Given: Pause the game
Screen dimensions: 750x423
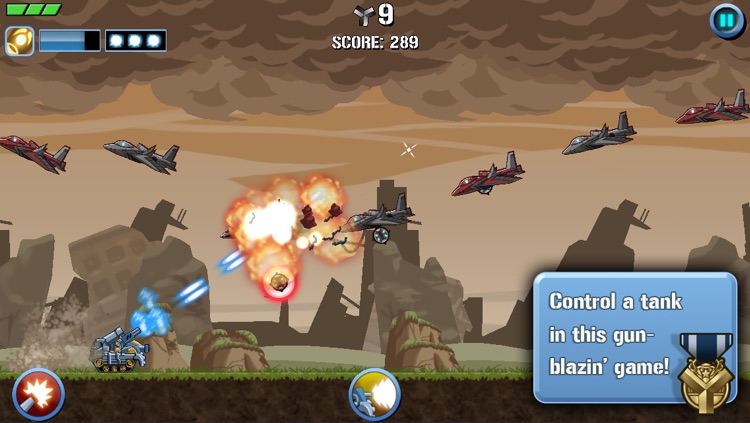Looking at the screenshot, I should [726, 20].
